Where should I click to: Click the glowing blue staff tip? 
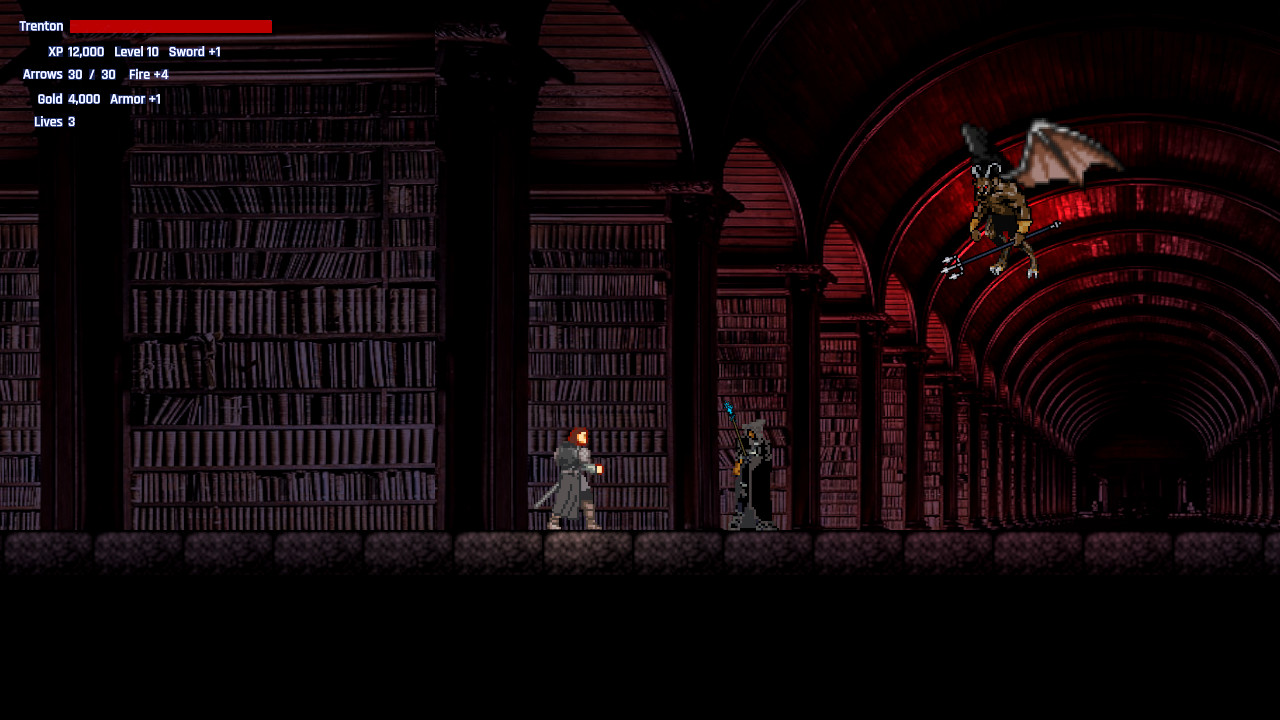727,408
